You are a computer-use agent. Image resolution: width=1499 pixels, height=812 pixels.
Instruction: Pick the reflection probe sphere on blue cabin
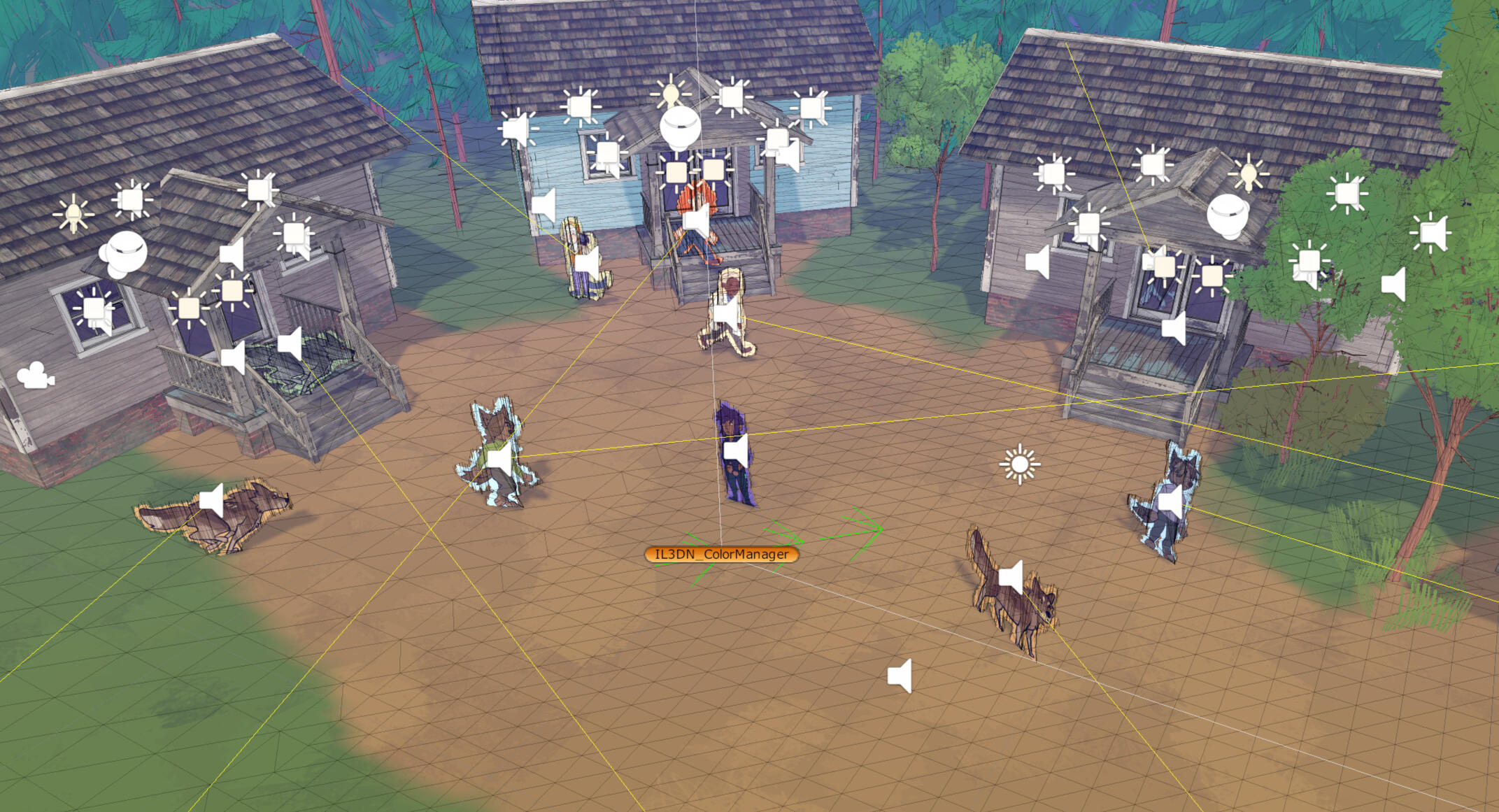[x=680, y=129]
